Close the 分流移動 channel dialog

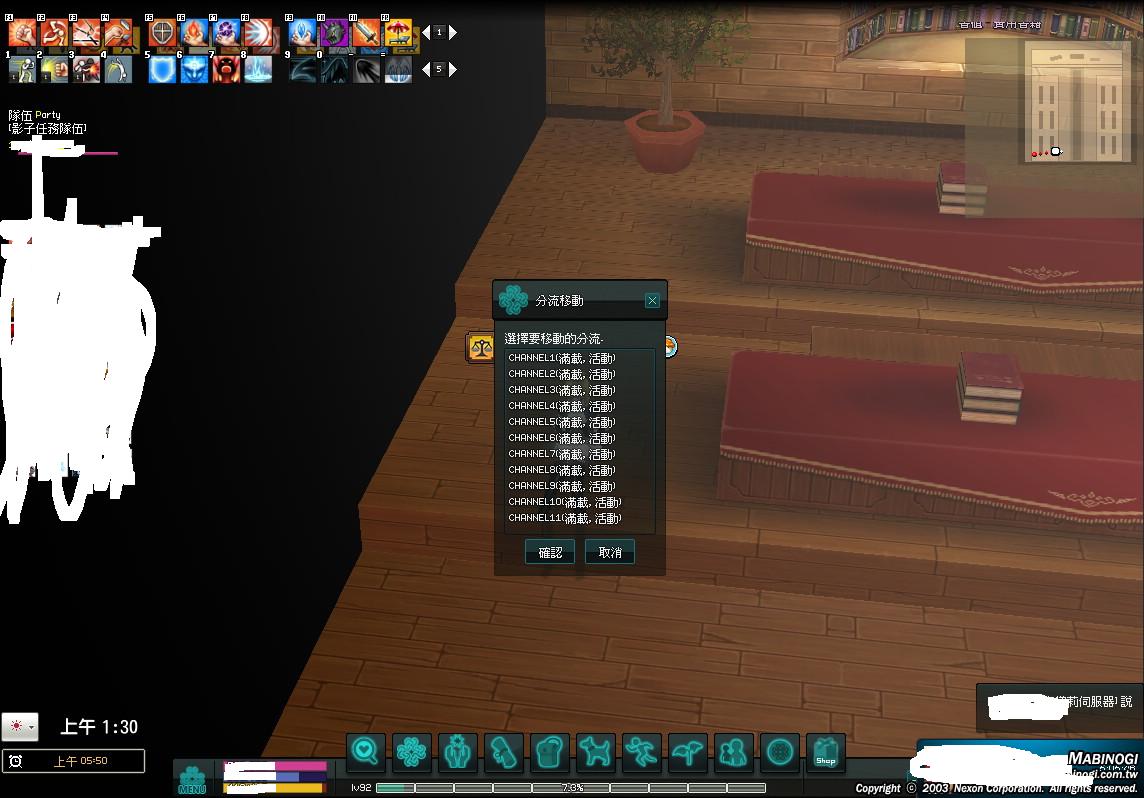pos(652,300)
